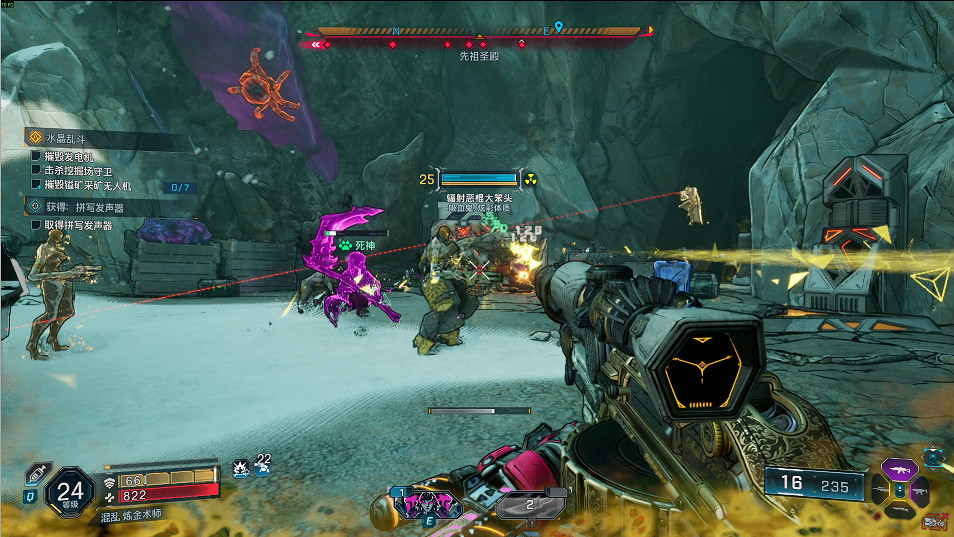Switch to the top purple weapon slot
Viewport: 954px width, 537px height.
point(898,468)
